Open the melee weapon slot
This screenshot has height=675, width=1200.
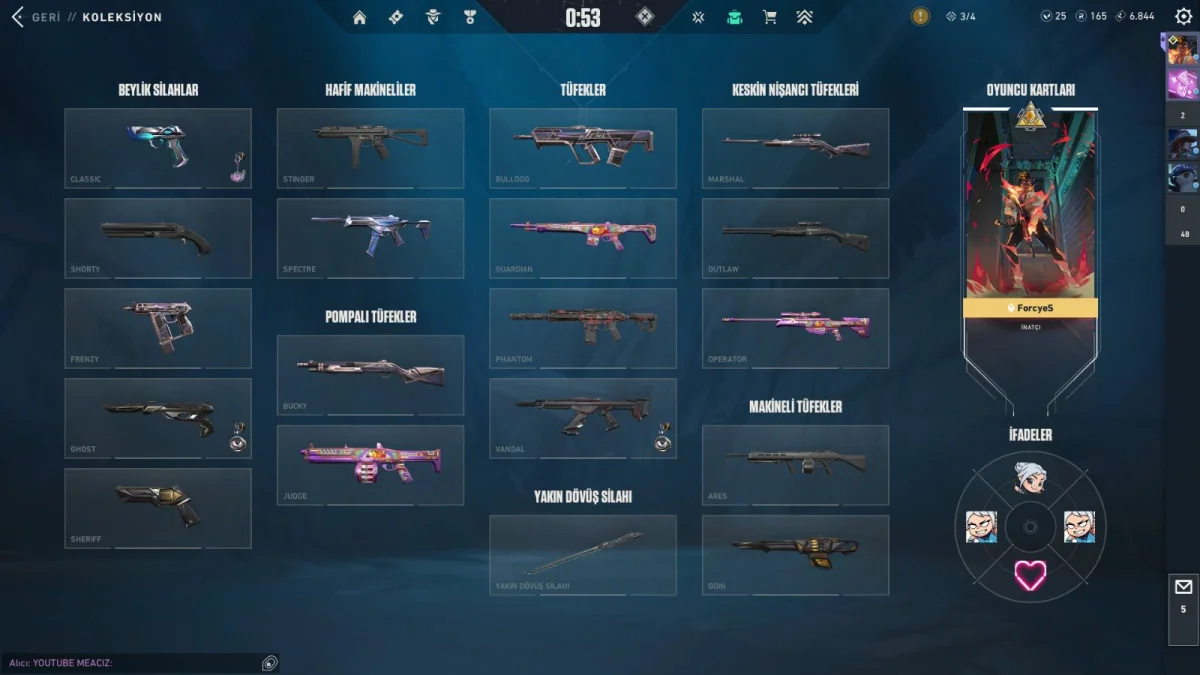click(582, 554)
